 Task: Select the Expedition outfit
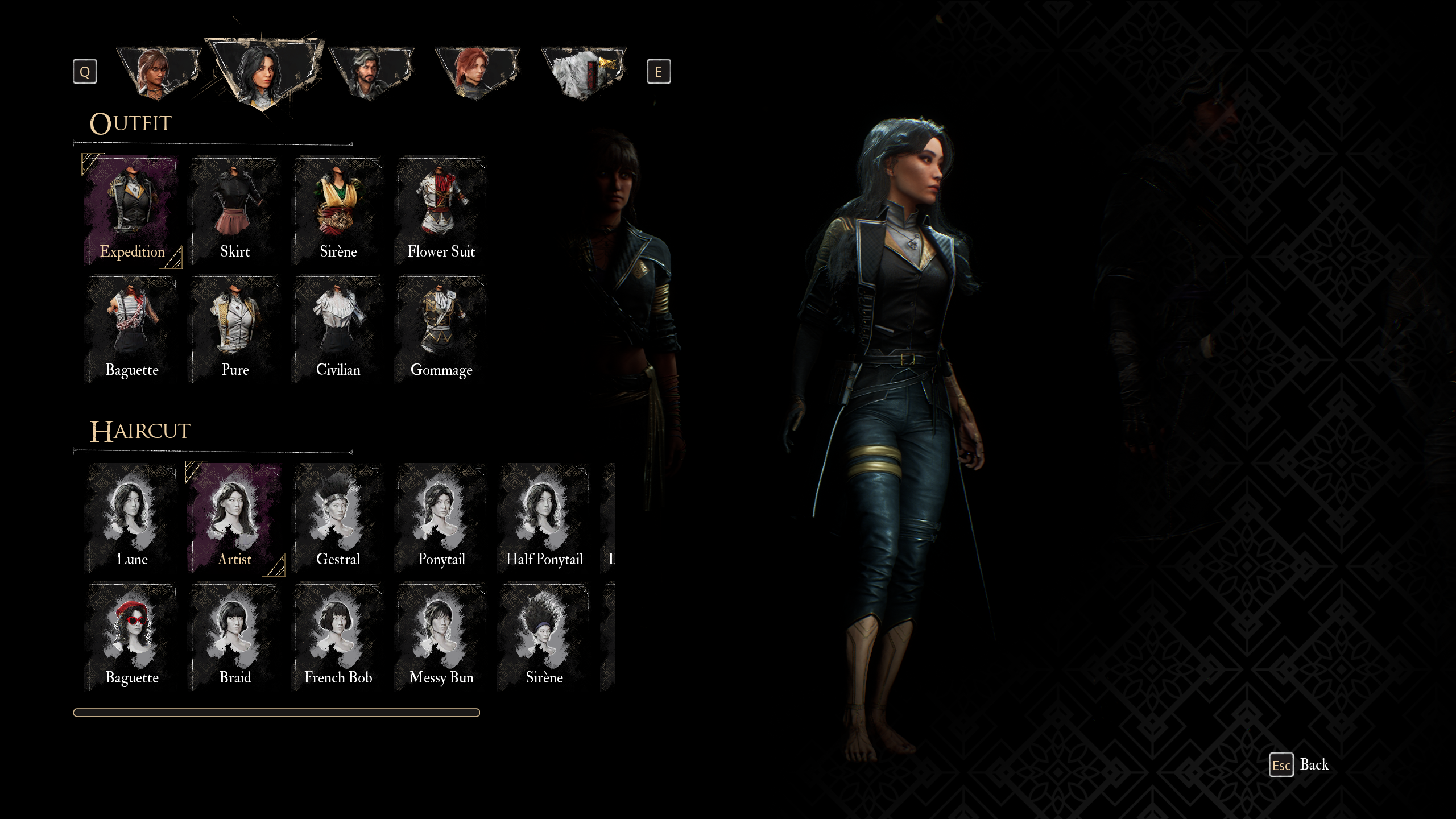tap(132, 210)
